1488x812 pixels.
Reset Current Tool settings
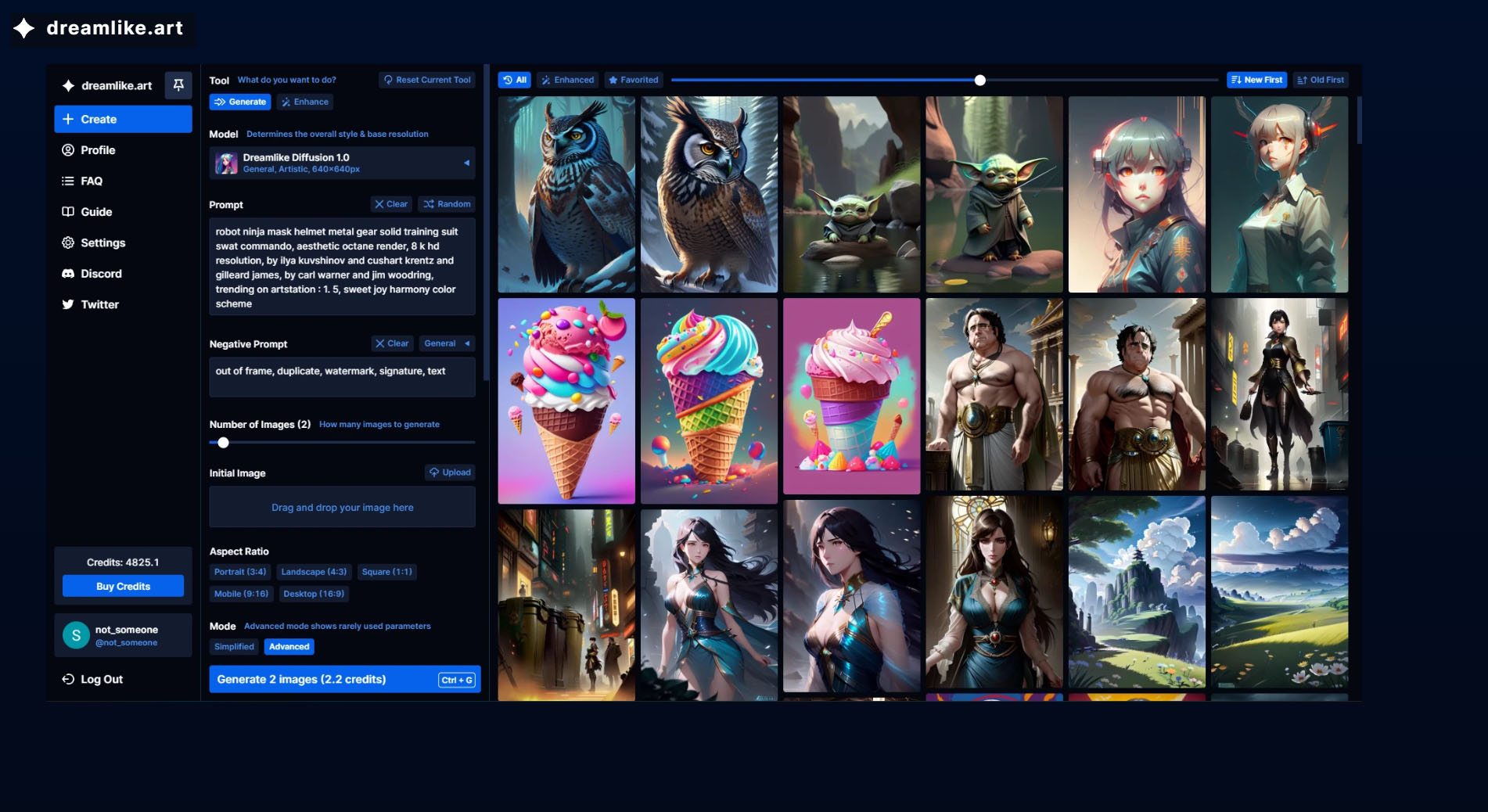[x=427, y=80]
